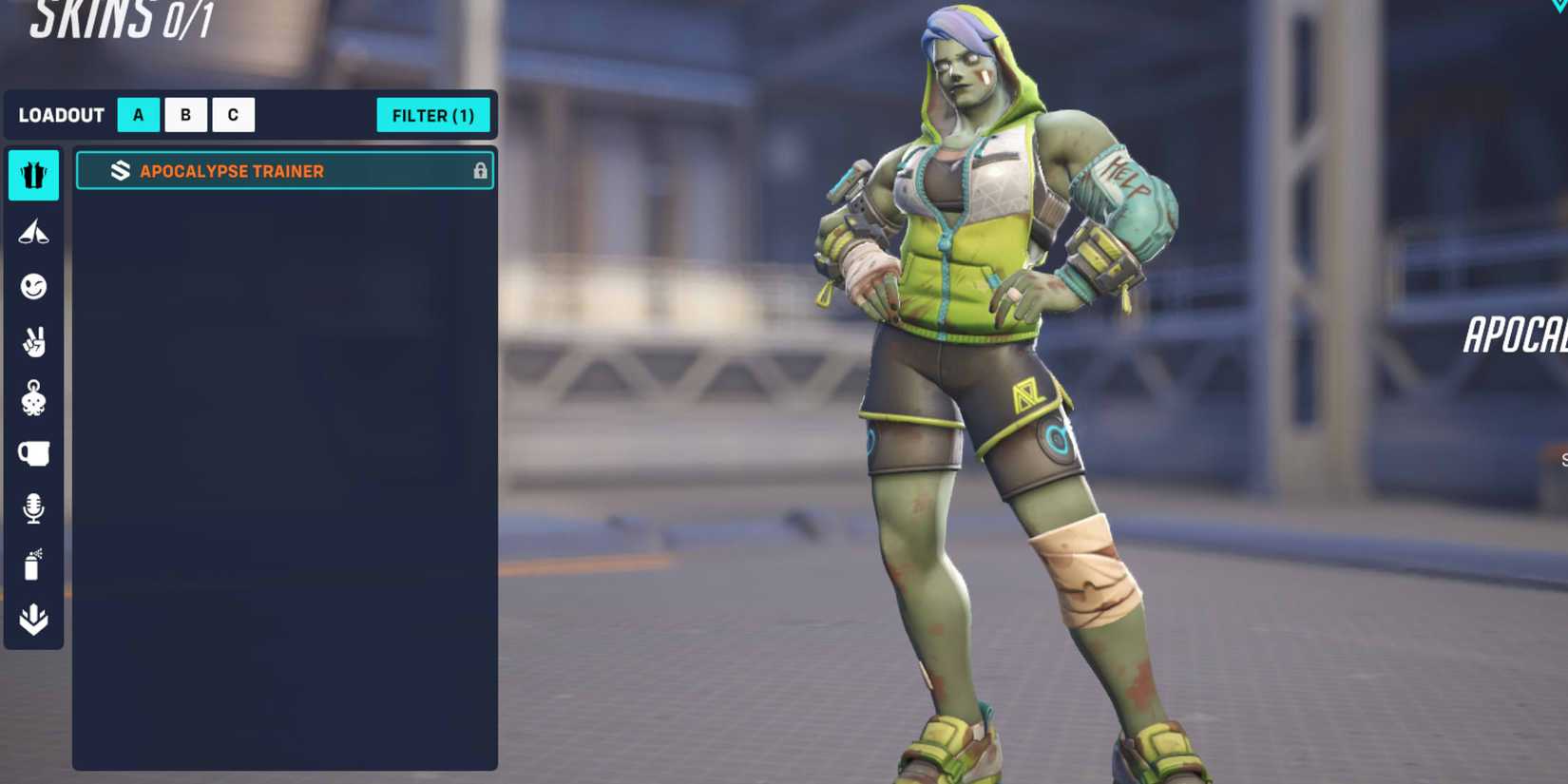1568x784 pixels.
Task: Click the lock icon on Apocalypse Trainer
Action: pyautogui.click(x=480, y=170)
